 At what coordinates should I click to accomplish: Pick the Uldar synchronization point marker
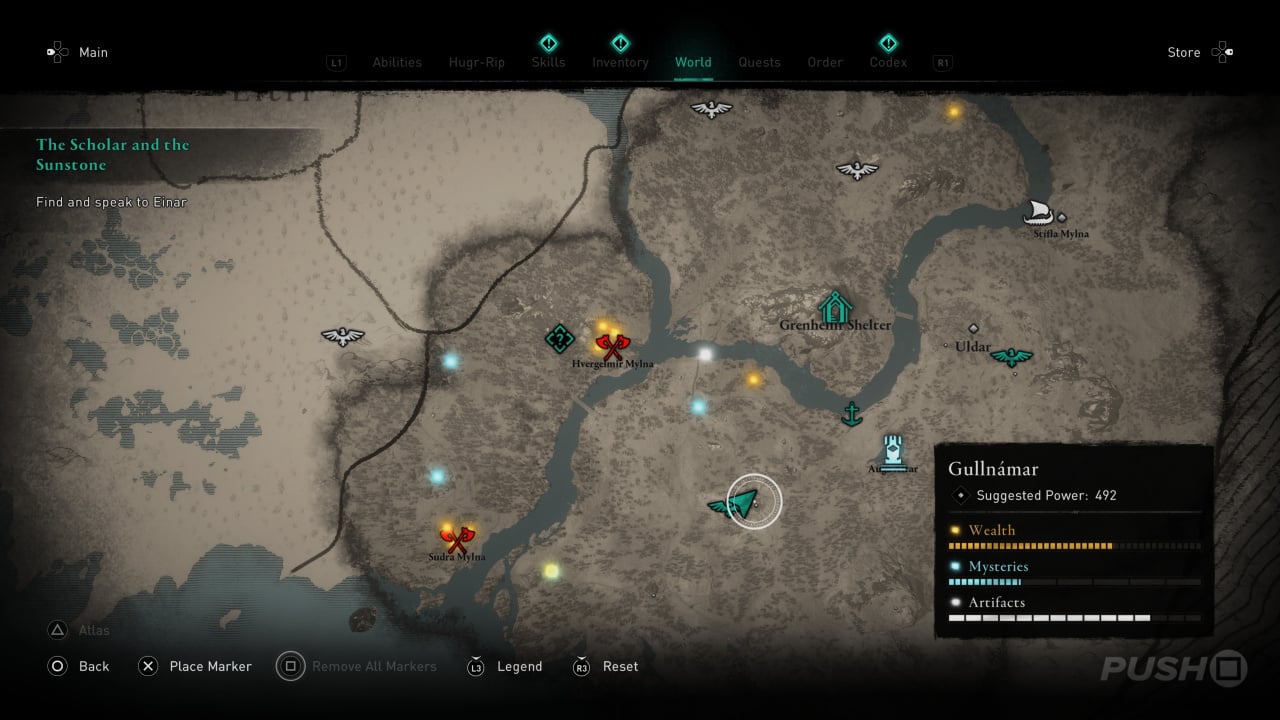(x=1011, y=356)
